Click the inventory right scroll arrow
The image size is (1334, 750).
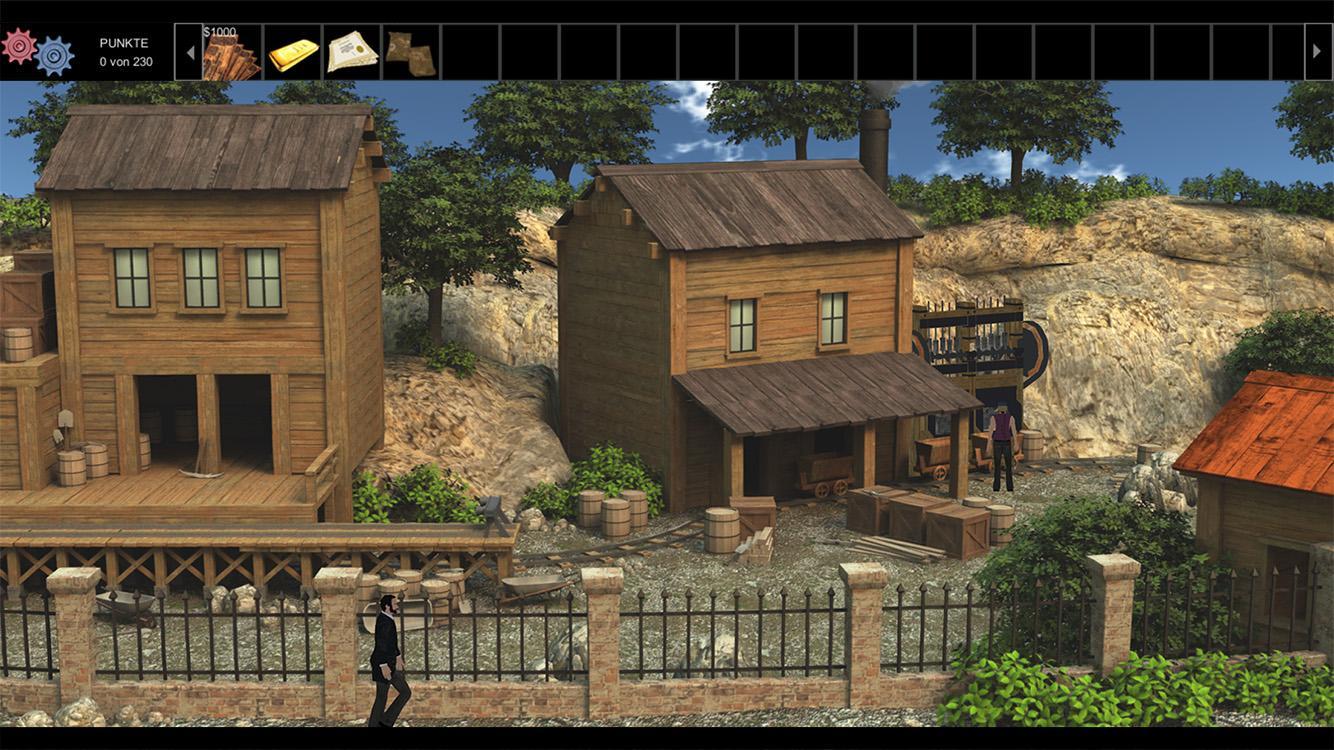(1318, 52)
